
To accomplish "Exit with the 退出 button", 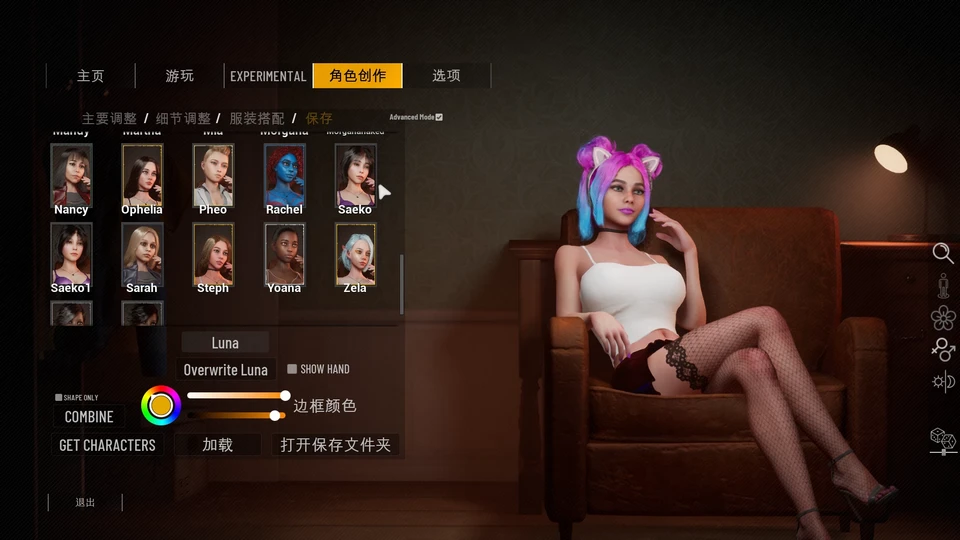I will [85, 502].
